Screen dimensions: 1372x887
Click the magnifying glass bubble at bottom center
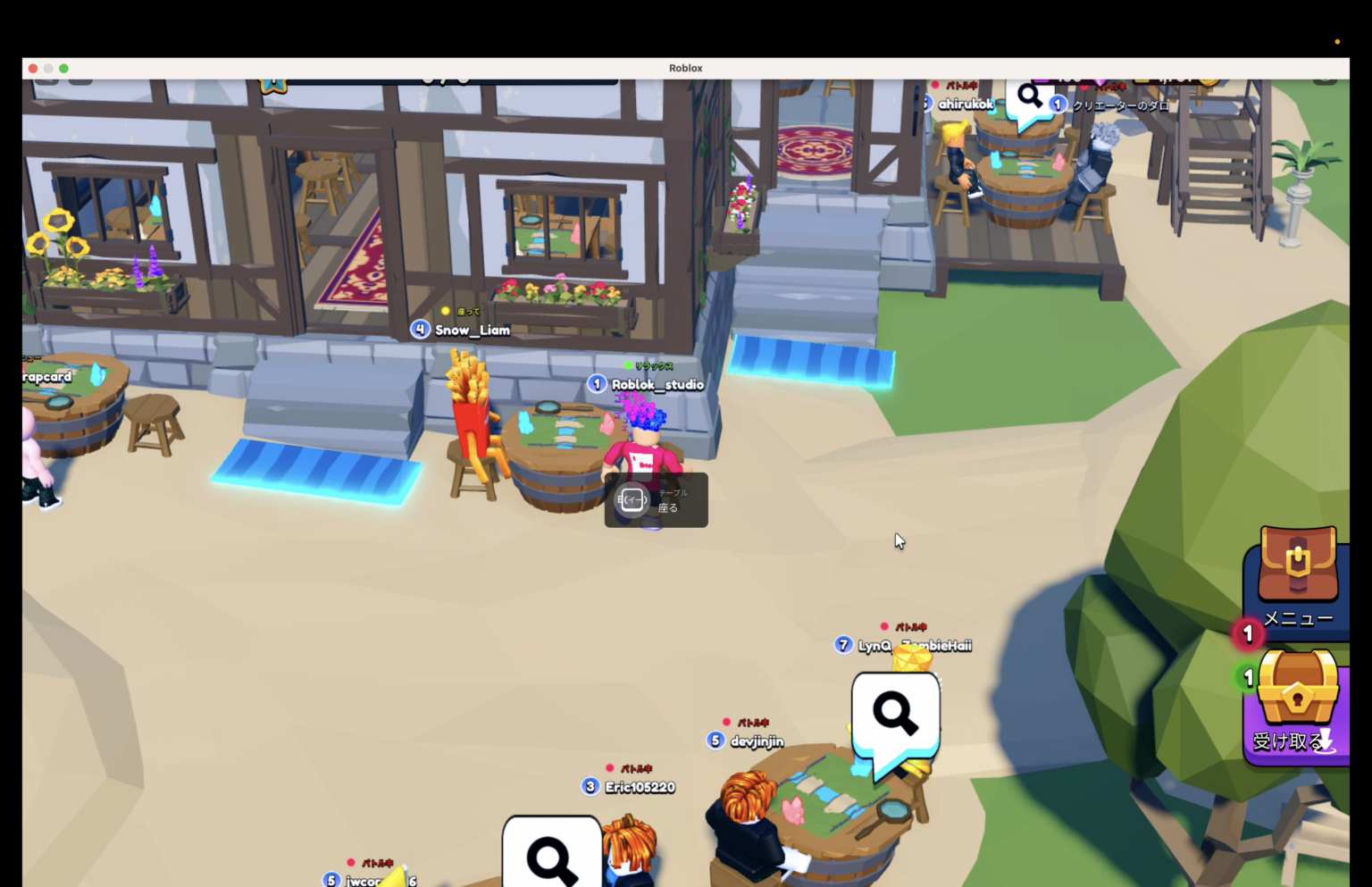coord(553,856)
